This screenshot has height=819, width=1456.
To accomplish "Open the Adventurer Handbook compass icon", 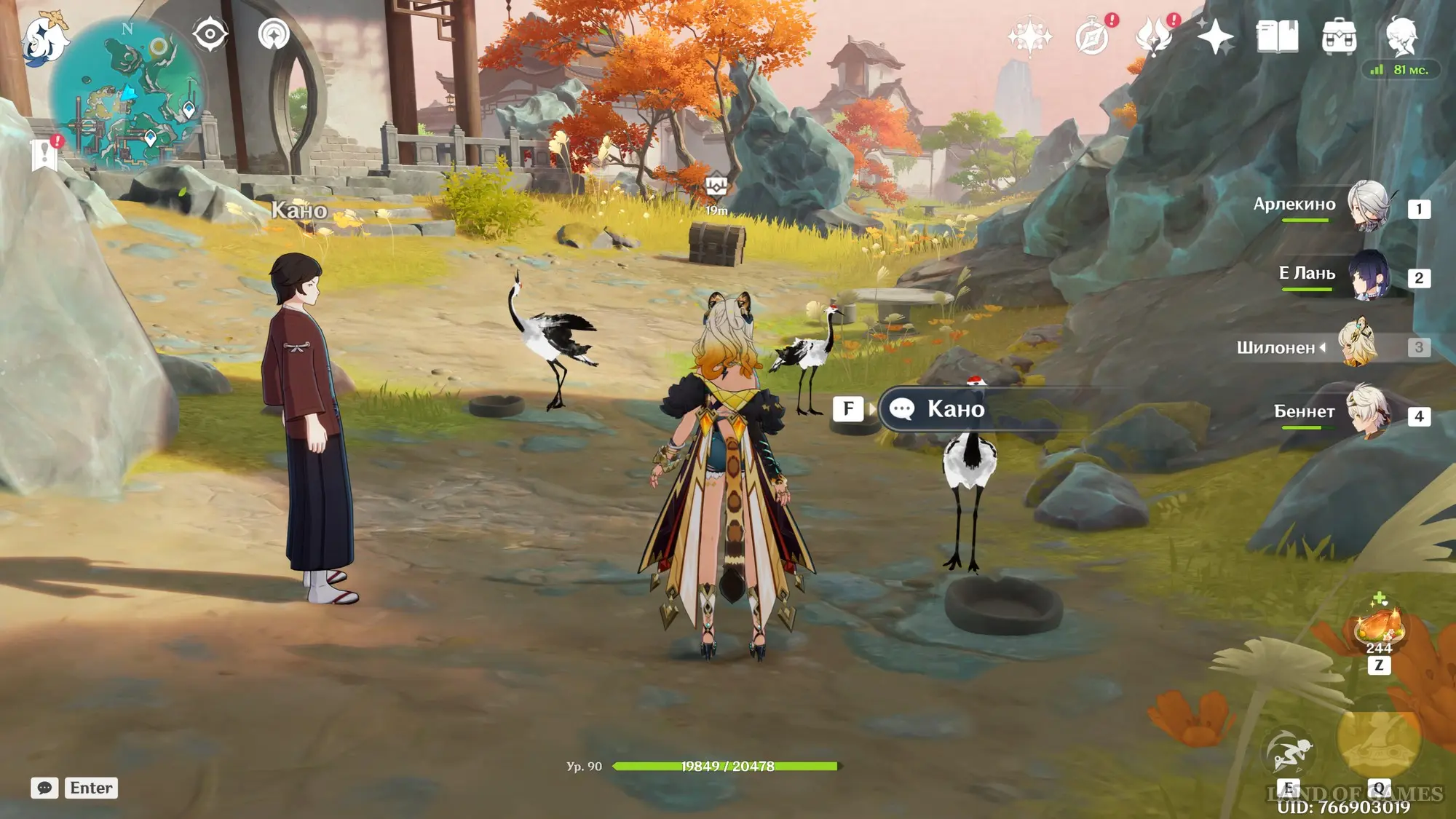I will coord(1092,36).
